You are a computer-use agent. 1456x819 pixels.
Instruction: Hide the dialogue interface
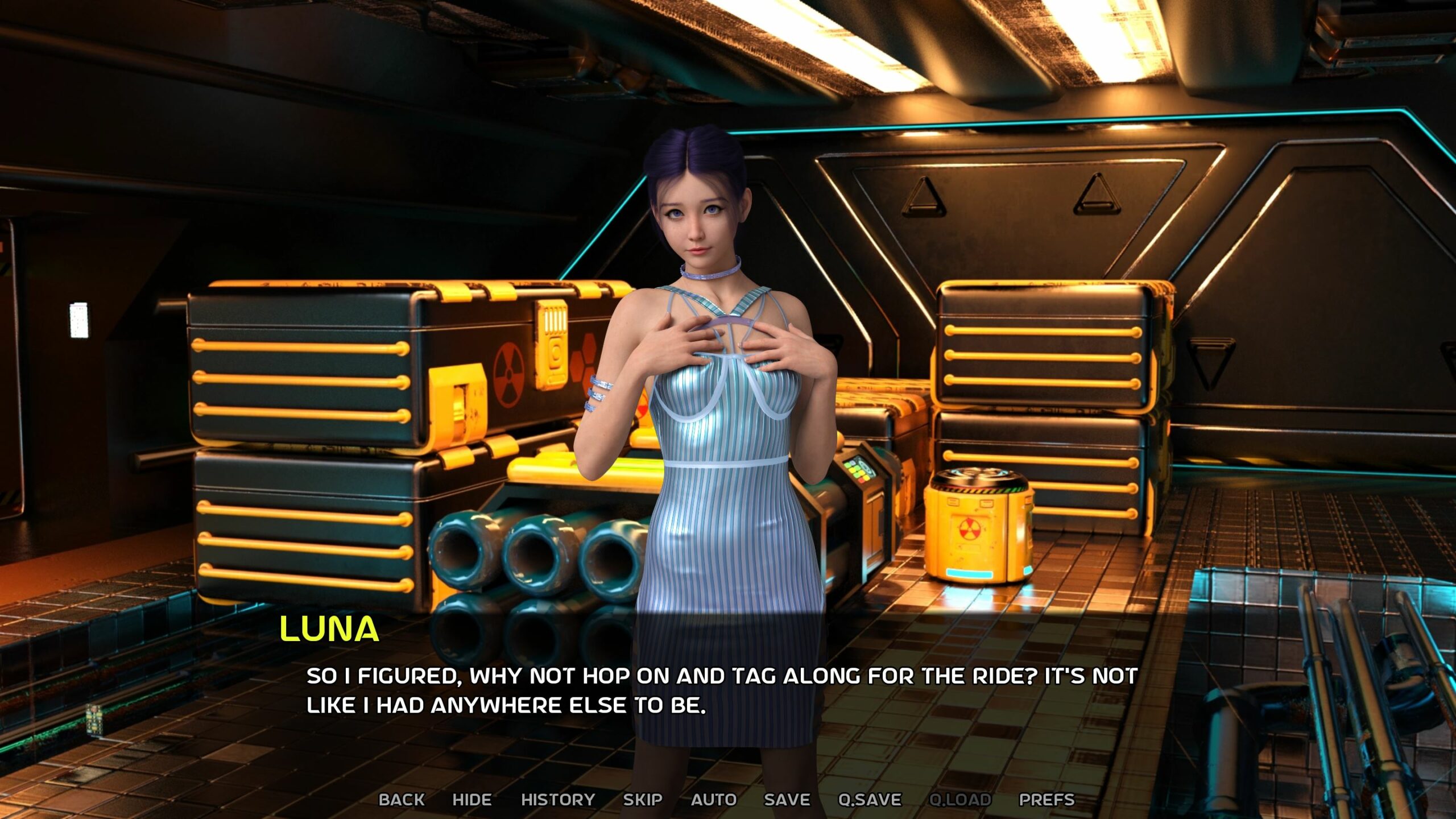point(471,799)
